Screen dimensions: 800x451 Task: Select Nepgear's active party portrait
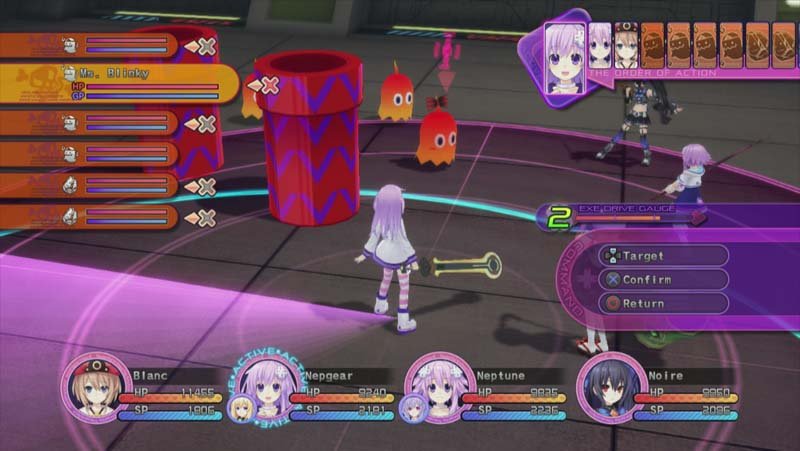264,386
